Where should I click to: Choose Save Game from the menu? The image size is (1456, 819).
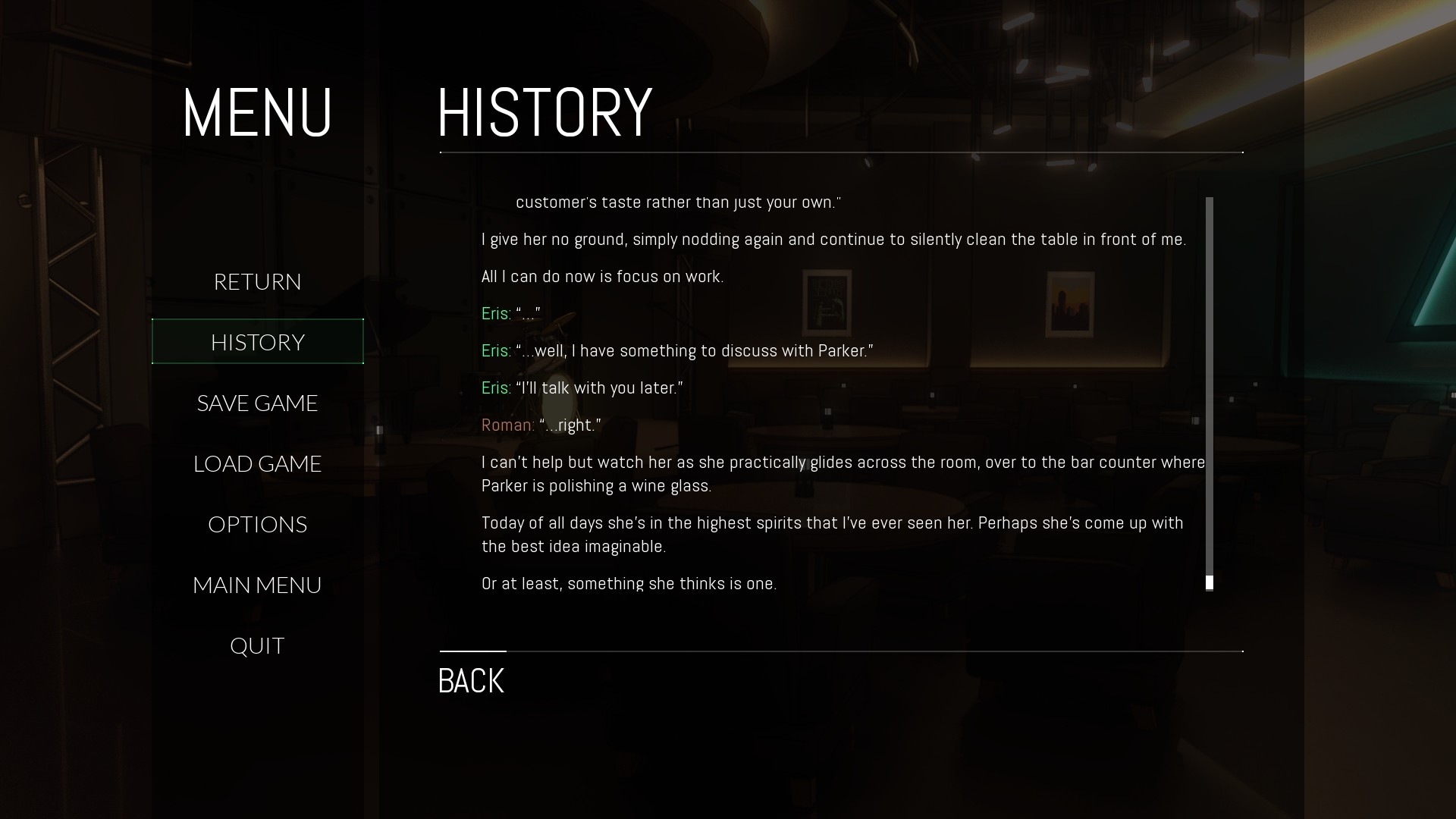(x=257, y=403)
